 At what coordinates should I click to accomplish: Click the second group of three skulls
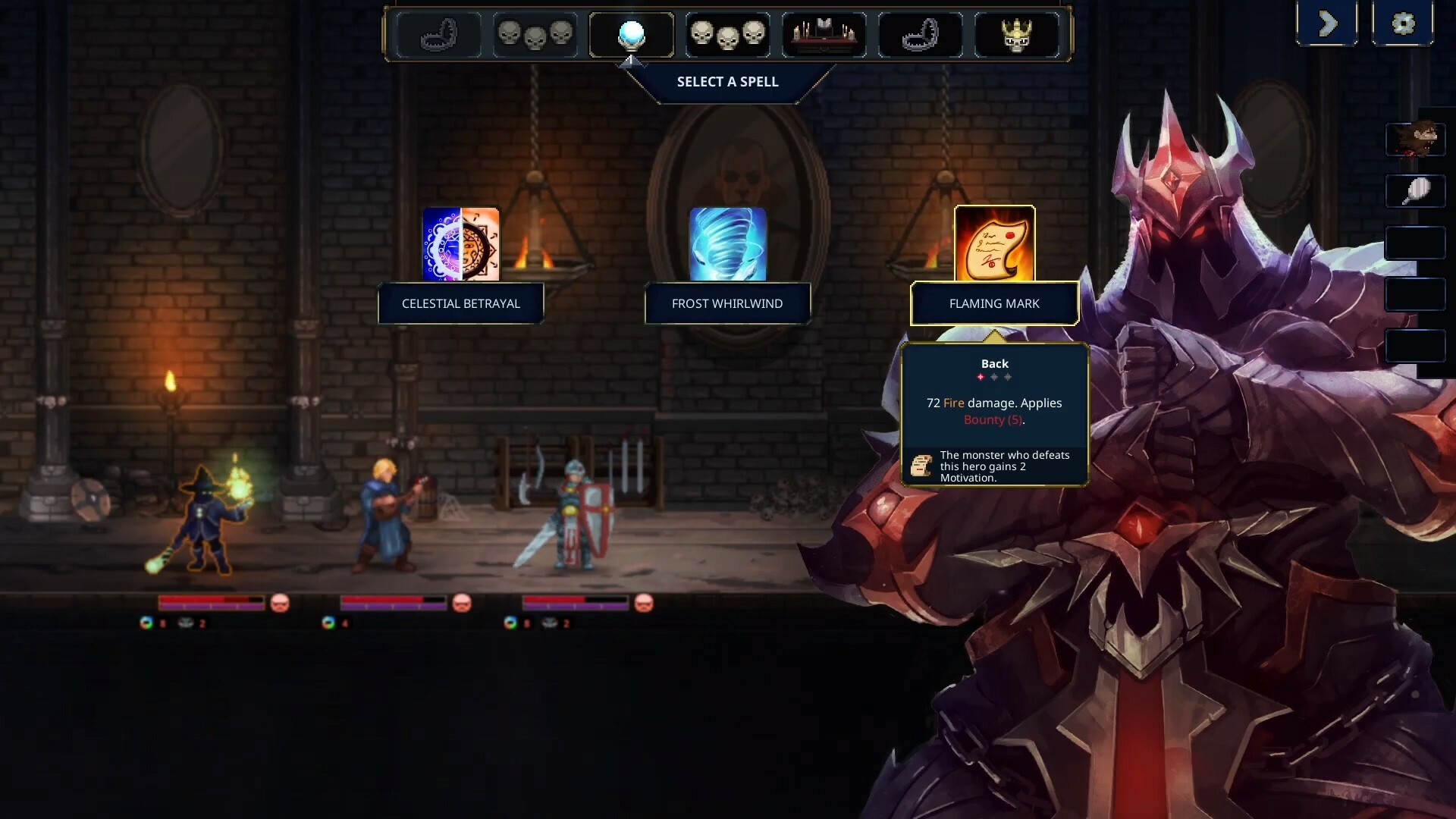click(x=728, y=34)
